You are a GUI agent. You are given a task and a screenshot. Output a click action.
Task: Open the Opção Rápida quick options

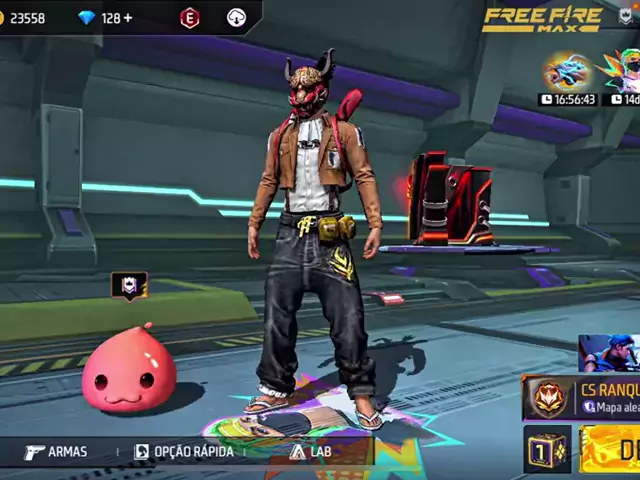coord(184,452)
